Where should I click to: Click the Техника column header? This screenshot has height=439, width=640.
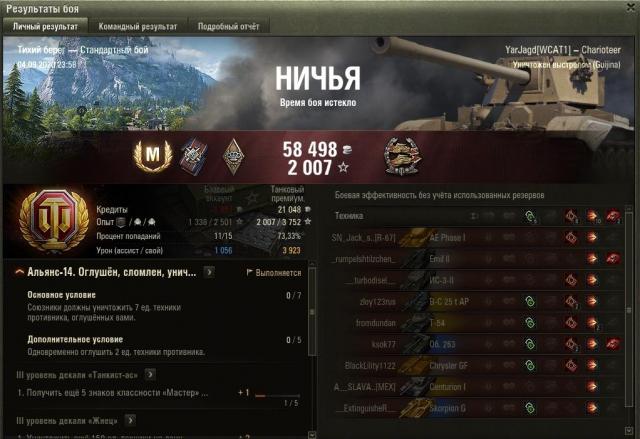pyautogui.click(x=350, y=215)
